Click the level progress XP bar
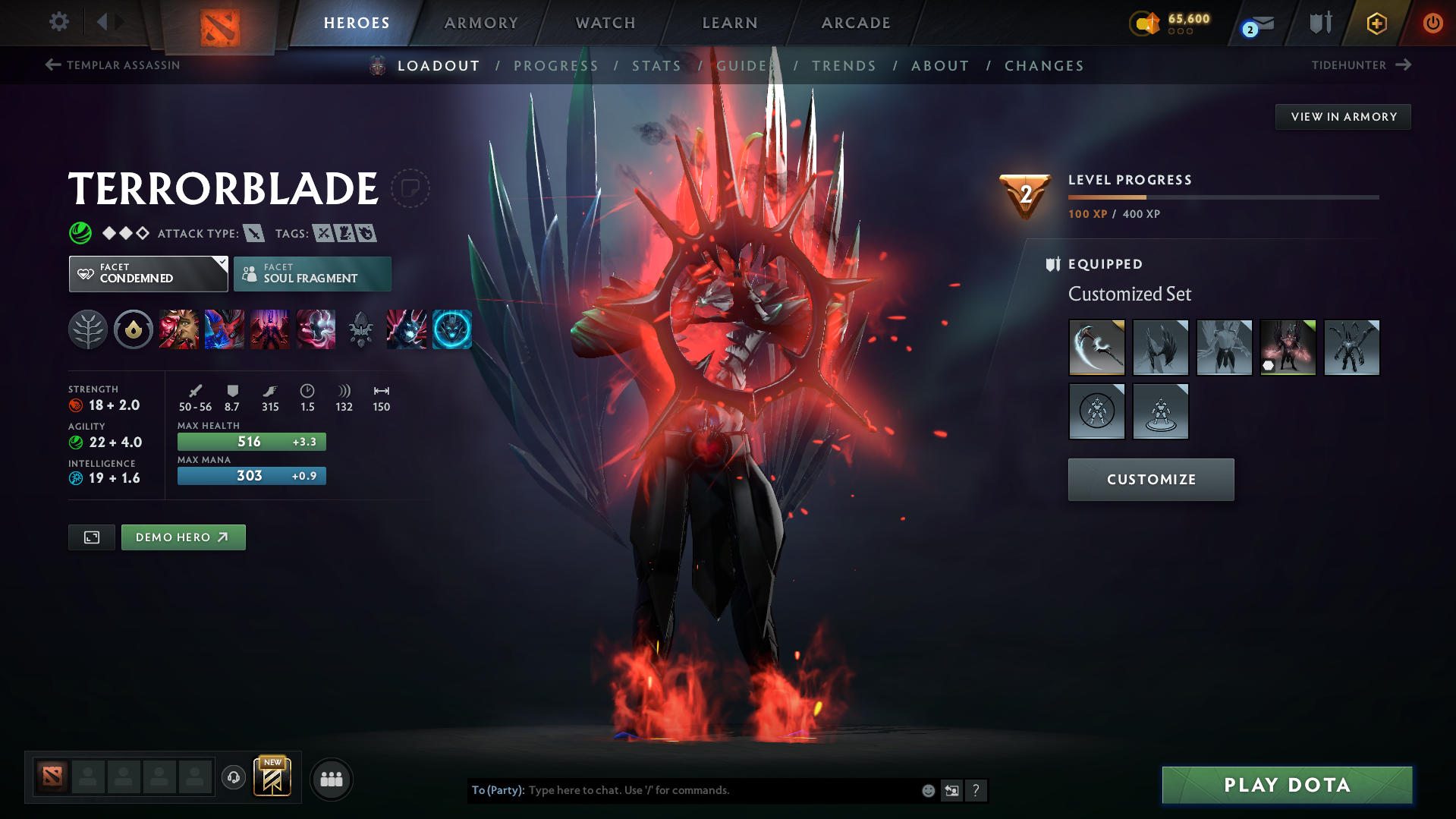The image size is (1456, 819). [x=1222, y=197]
